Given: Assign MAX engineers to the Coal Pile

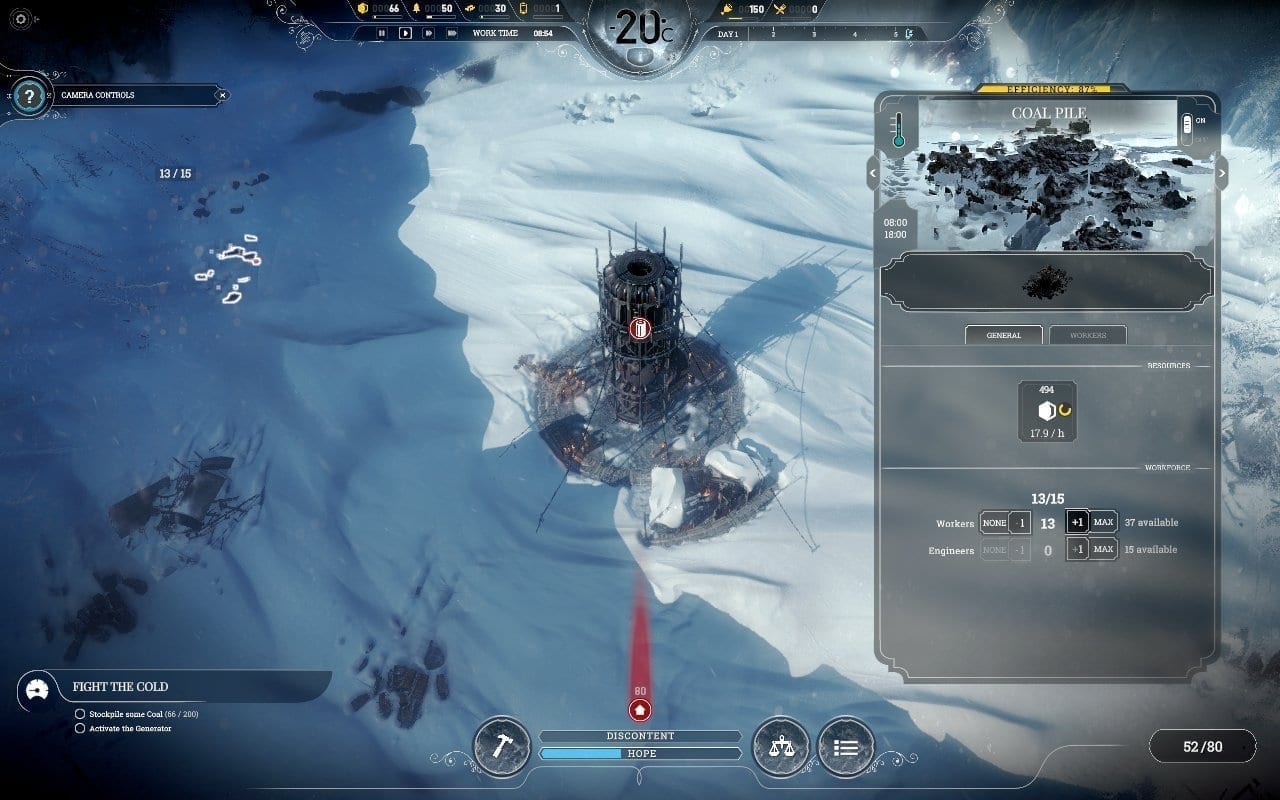Looking at the screenshot, I should 1103,549.
